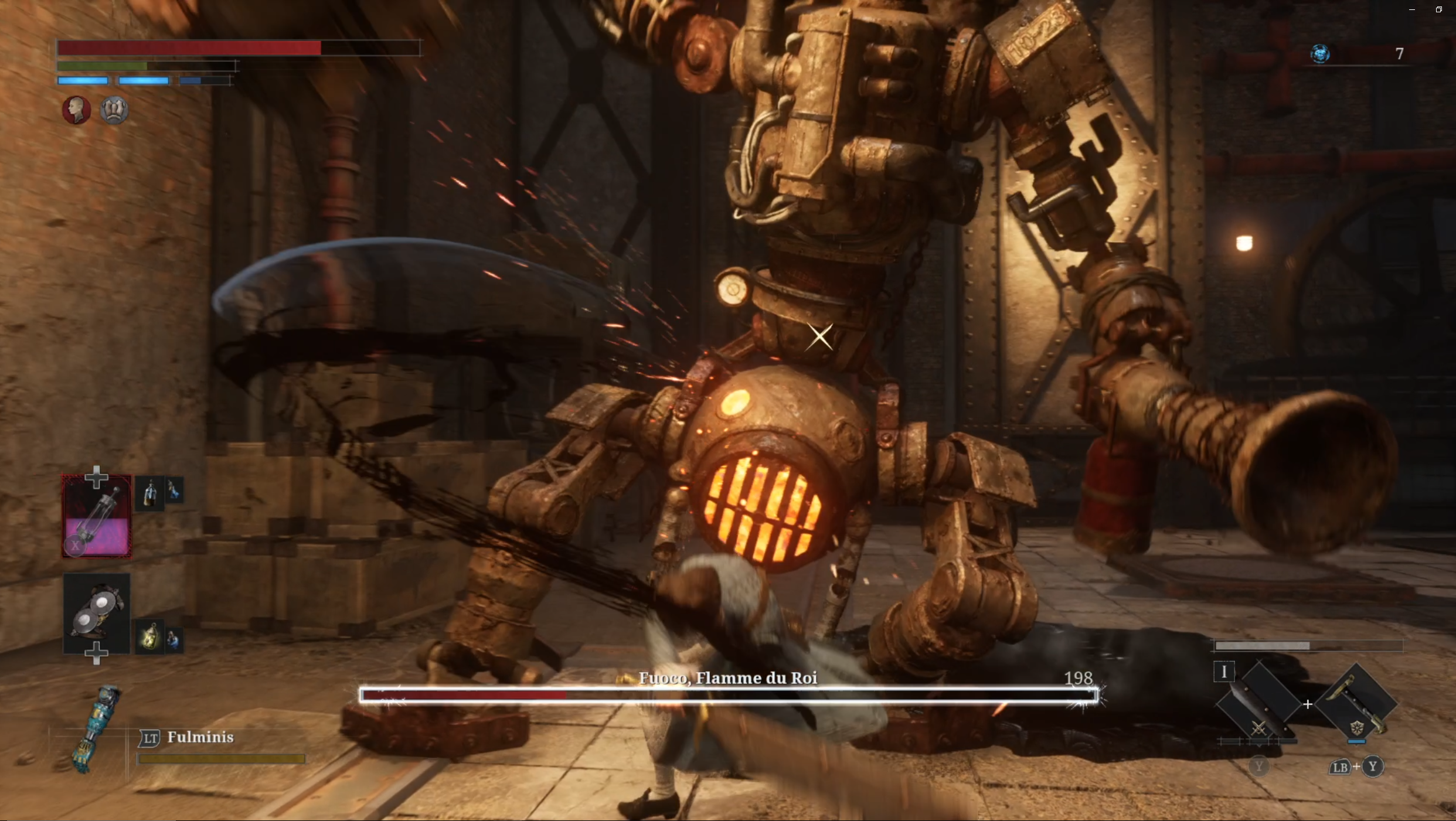Select the weapon handle slot with shield emblem
Image resolution: width=1456 pixels, height=821 pixels.
click(1356, 703)
